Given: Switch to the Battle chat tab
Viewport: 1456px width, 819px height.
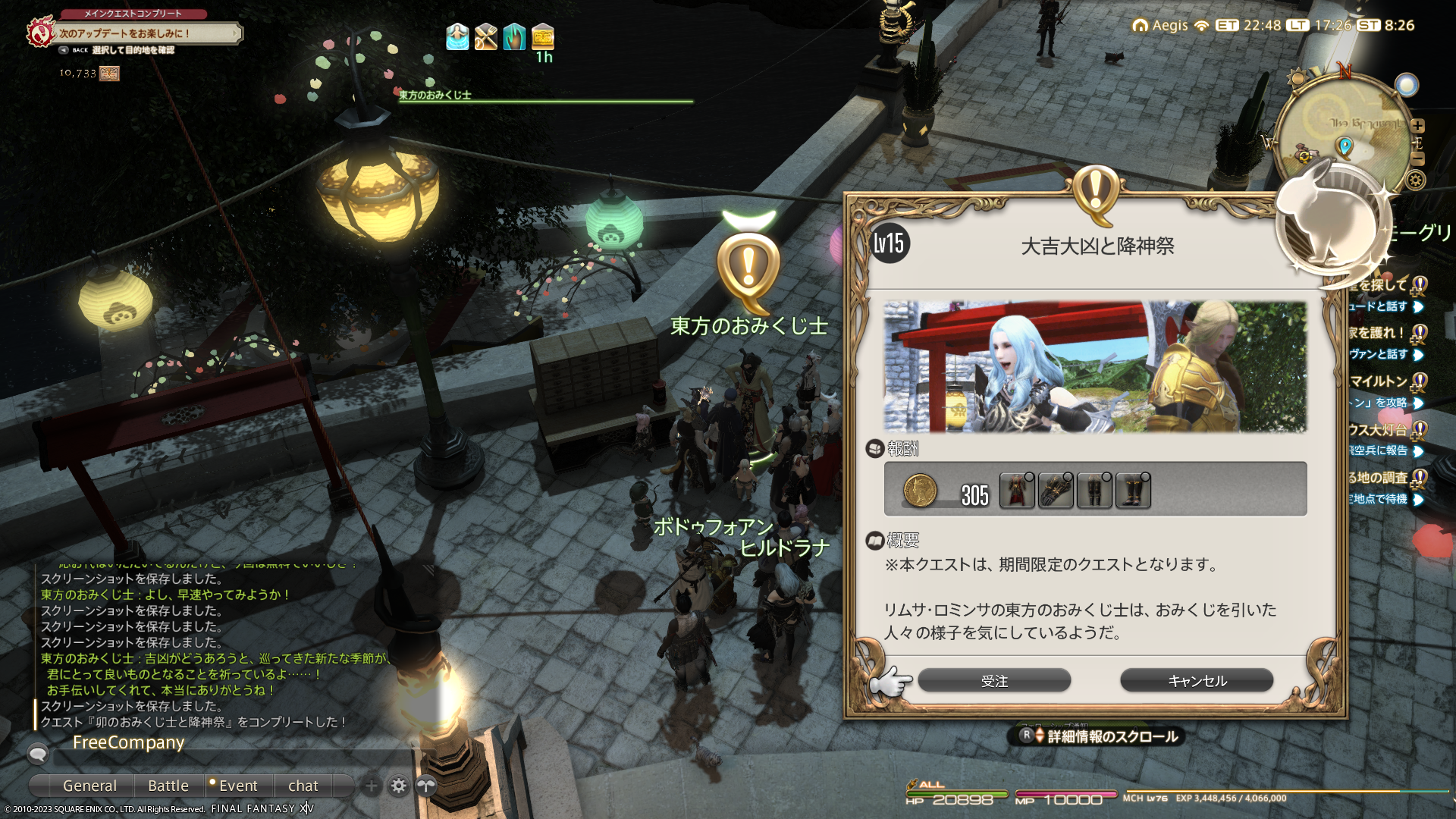Looking at the screenshot, I should (168, 786).
